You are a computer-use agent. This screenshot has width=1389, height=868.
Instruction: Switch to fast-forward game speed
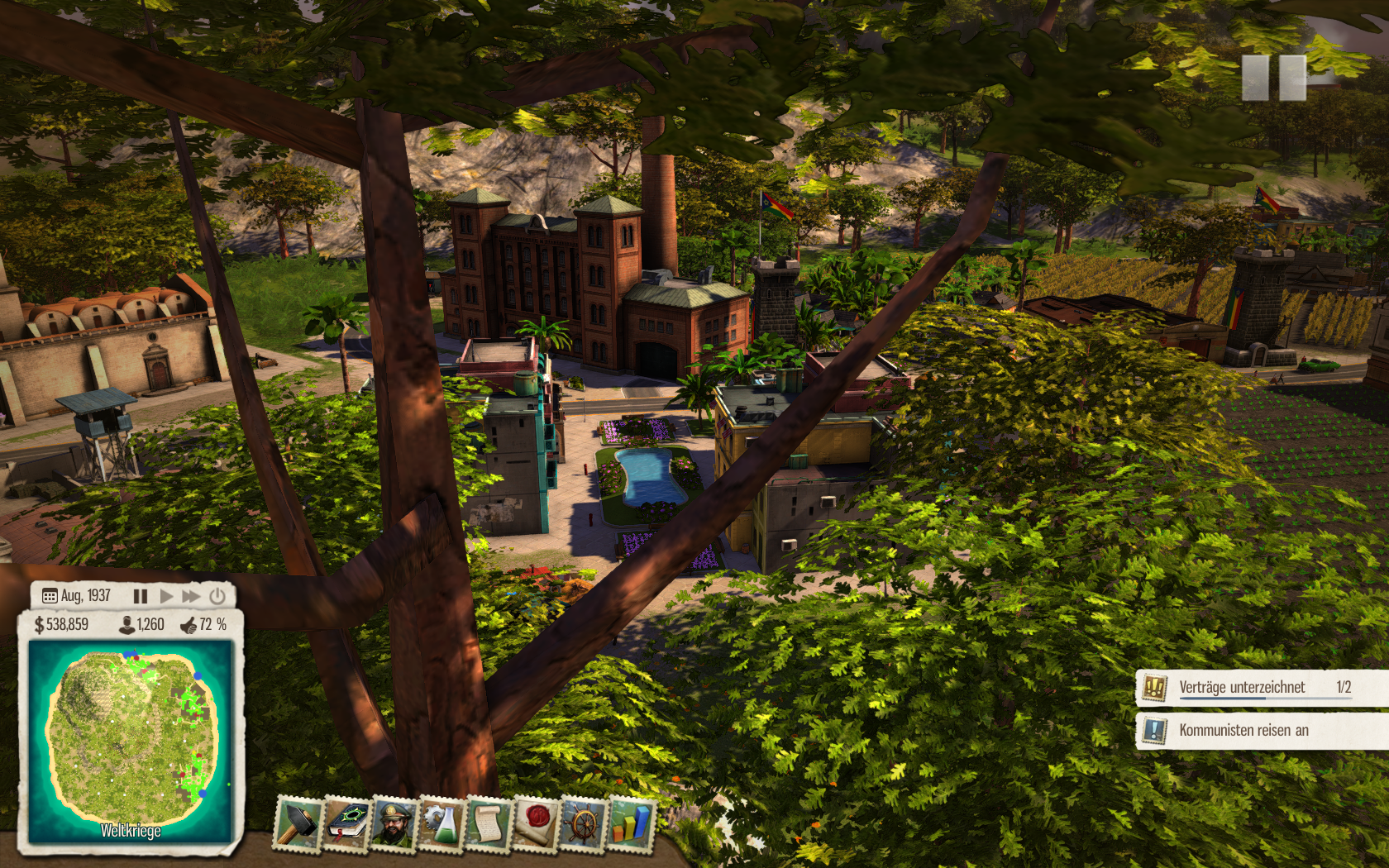pos(191,596)
